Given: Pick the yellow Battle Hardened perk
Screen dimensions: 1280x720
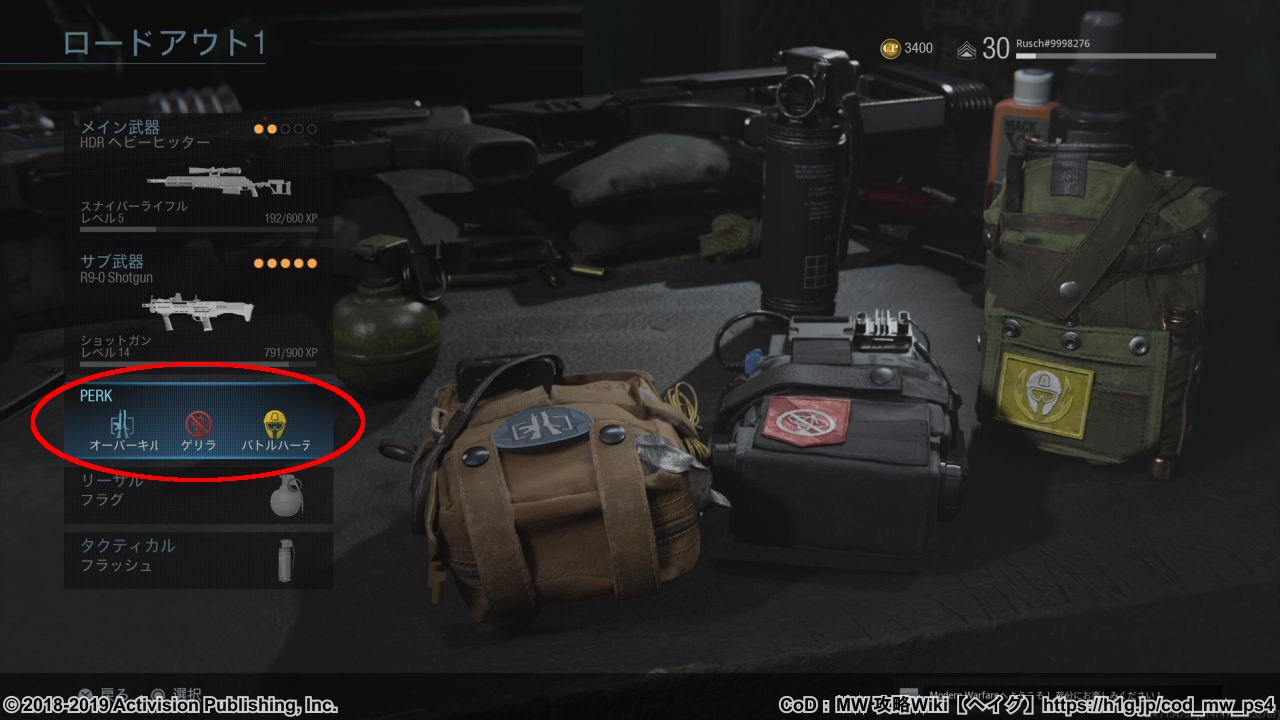Looking at the screenshot, I should [x=275, y=424].
